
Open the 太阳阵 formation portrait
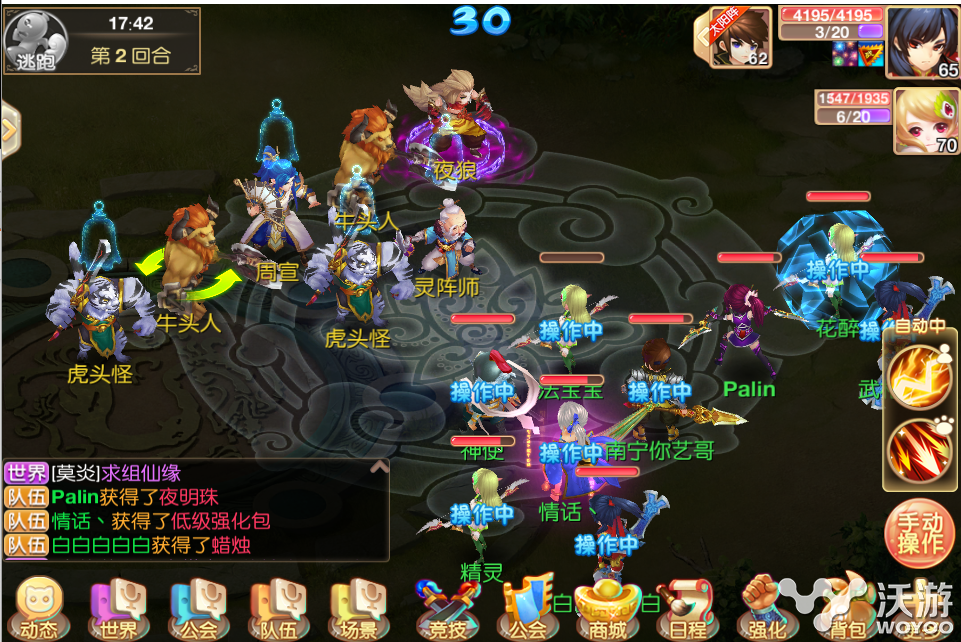pyautogui.click(x=740, y=38)
